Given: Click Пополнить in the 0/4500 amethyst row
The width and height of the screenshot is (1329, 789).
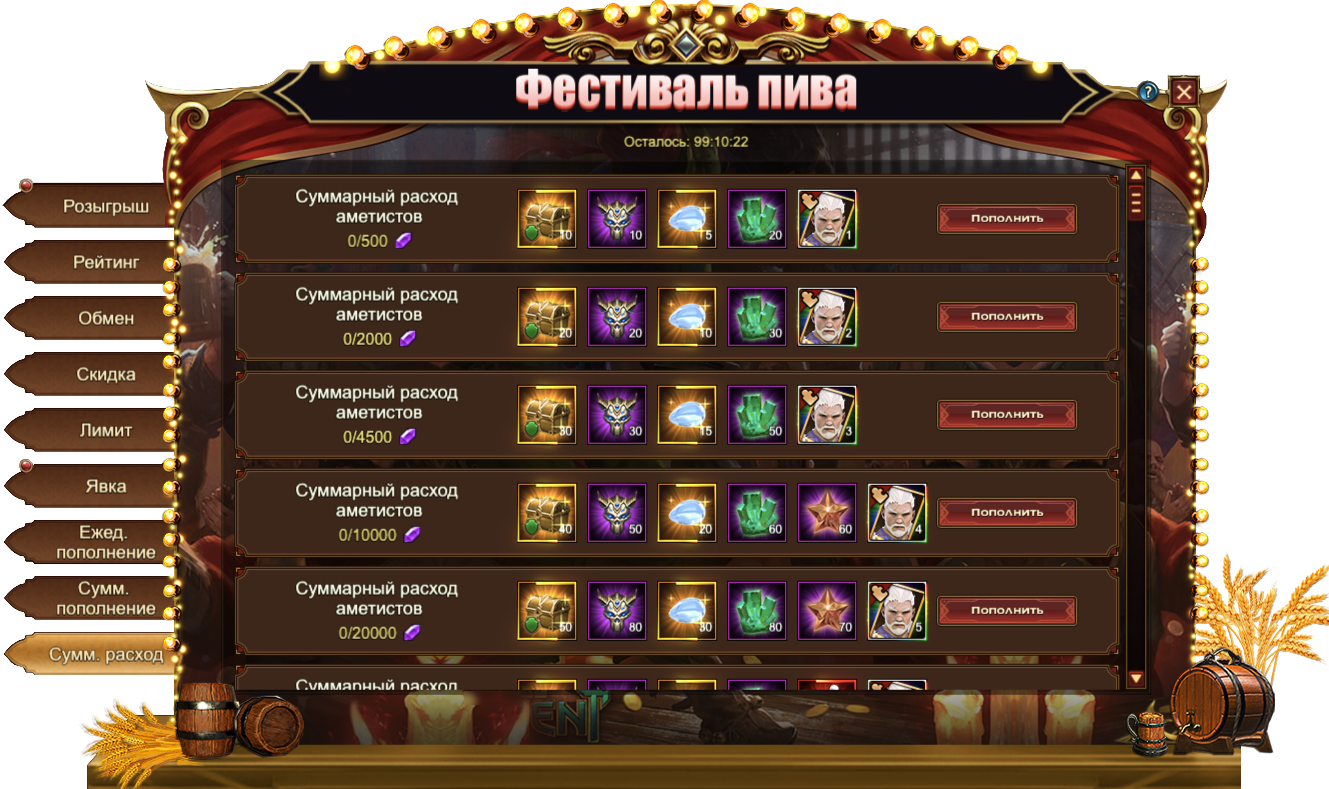Looking at the screenshot, I should click(1006, 414).
